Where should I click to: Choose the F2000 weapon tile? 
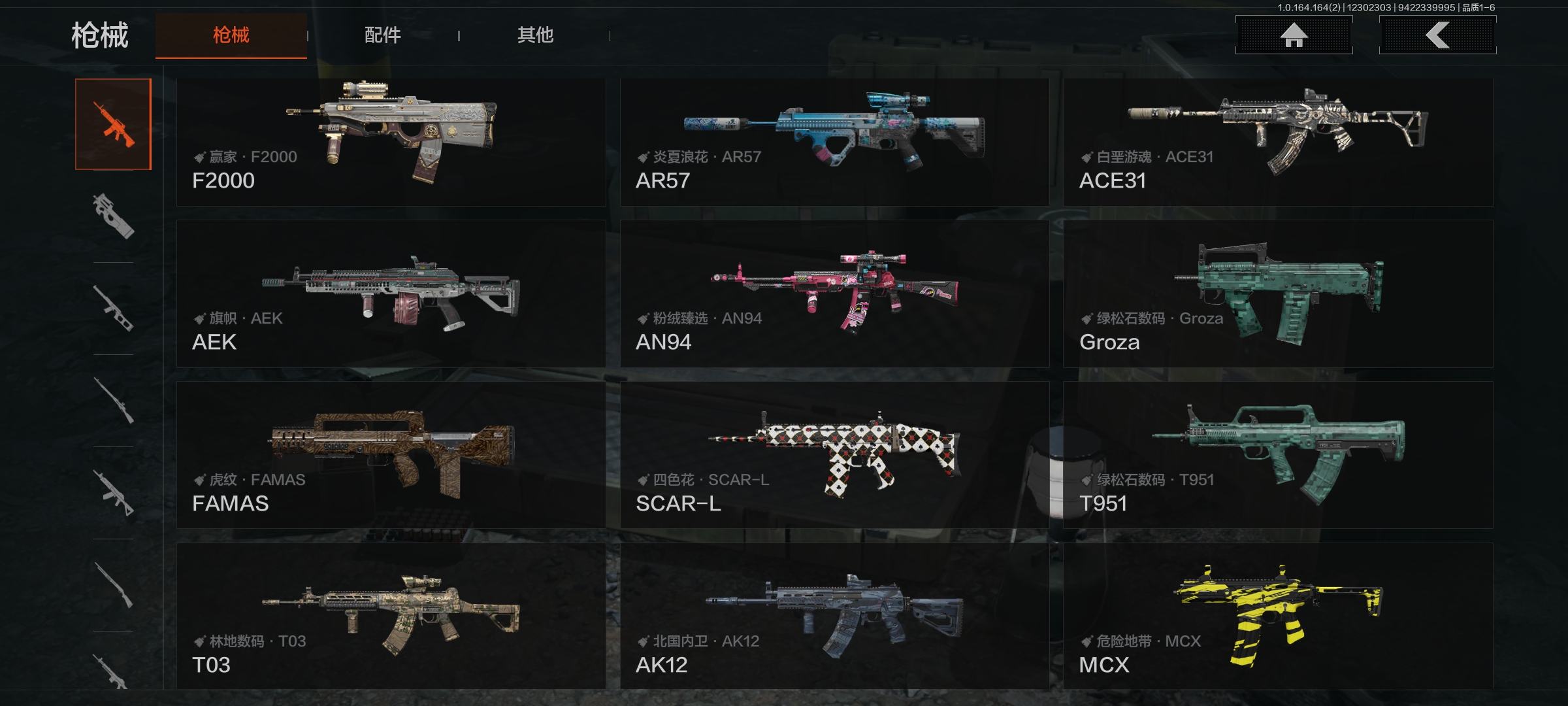point(391,143)
